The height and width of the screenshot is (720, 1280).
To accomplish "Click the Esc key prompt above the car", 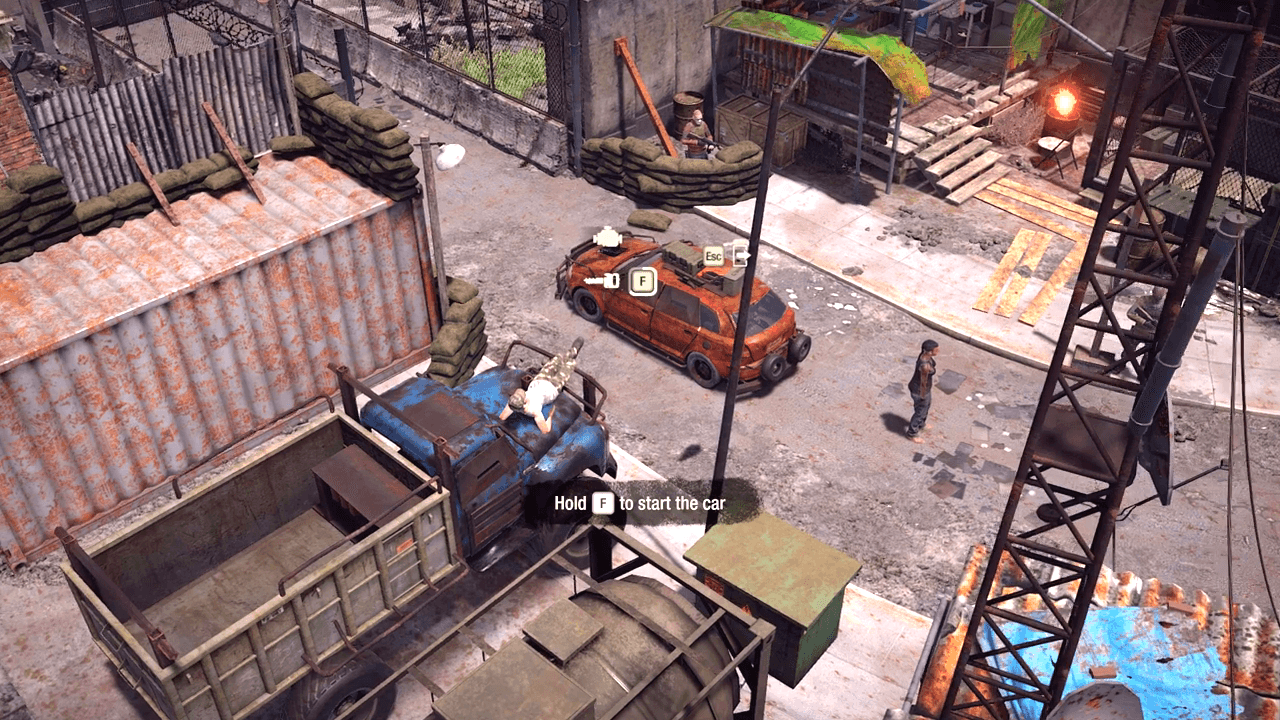I will pyautogui.click(x=714, y=254).
